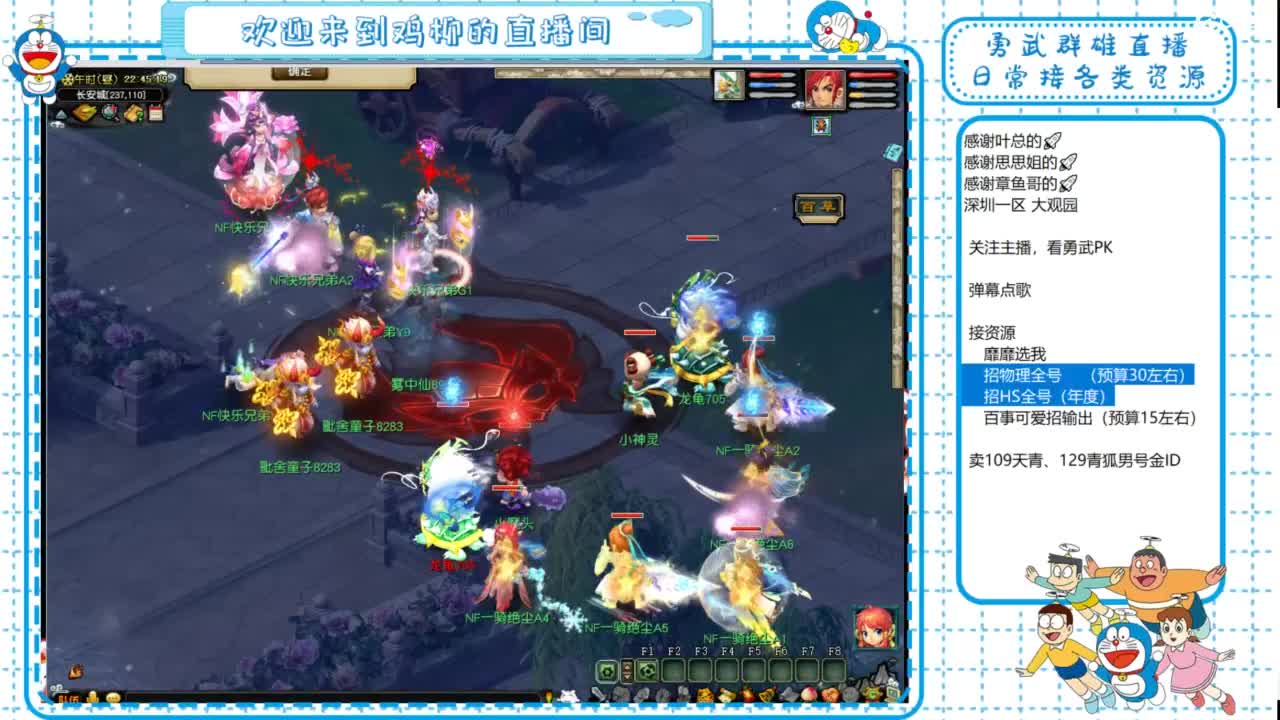This screenshot has height=720, width=1280.
Task: Collapse the minimap panel with the triangle arrow
Action: (x=61, y=115)
